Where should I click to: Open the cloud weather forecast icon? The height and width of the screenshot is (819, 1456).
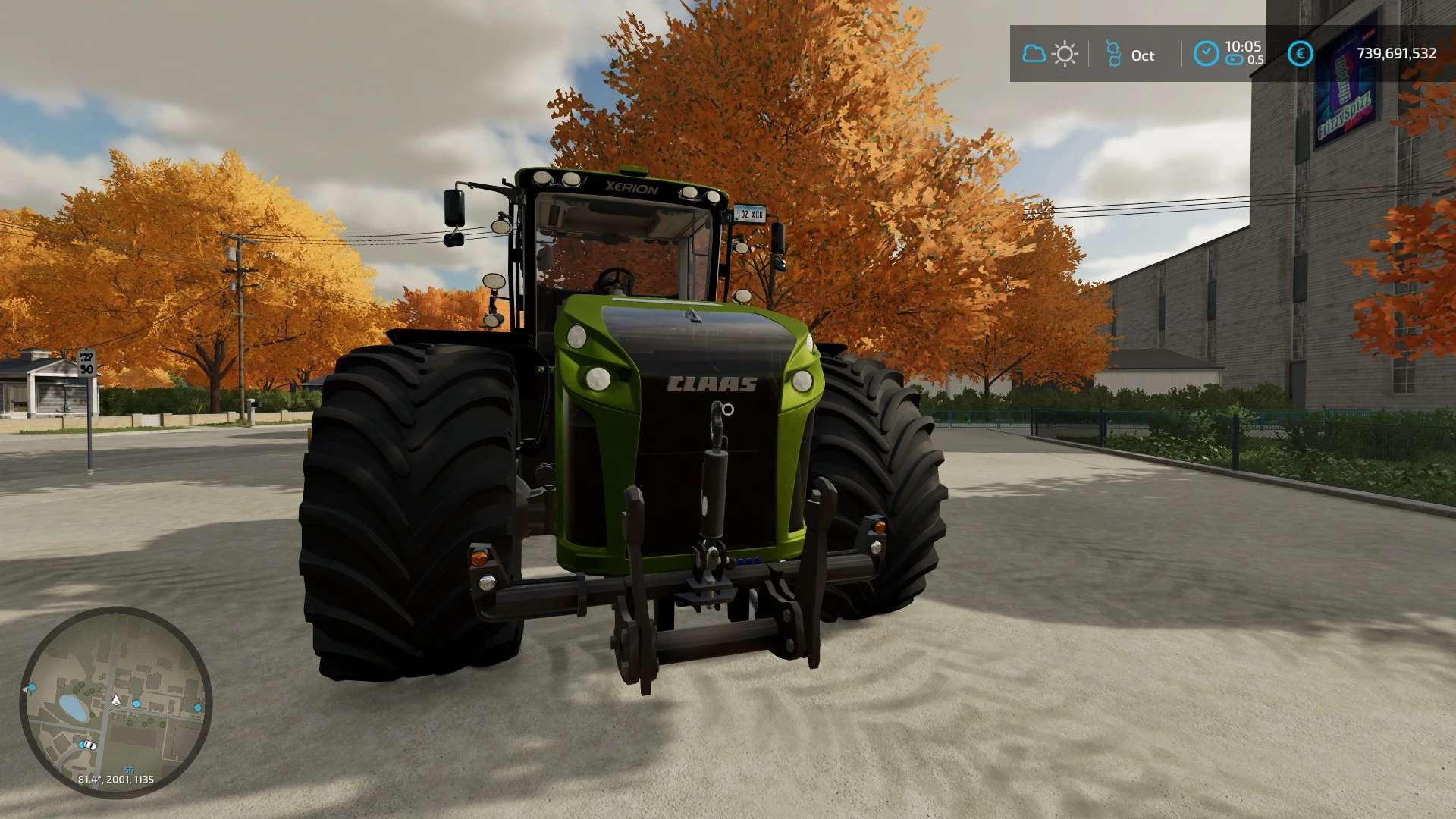pyautogui.click(x=1034, y=54)
